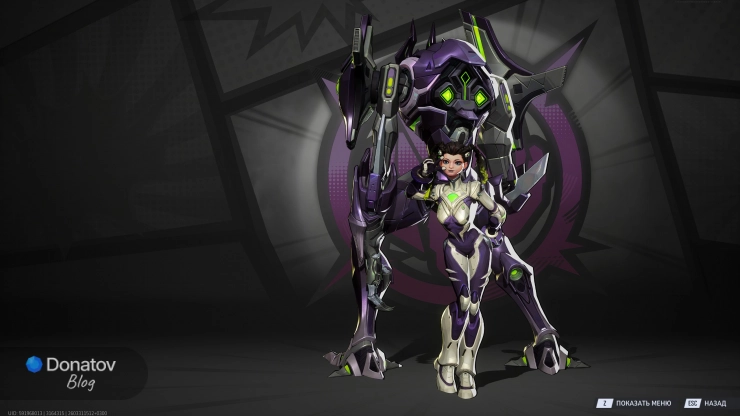
Task: Go back with the НАЗАД label
Action: point(715,402)
